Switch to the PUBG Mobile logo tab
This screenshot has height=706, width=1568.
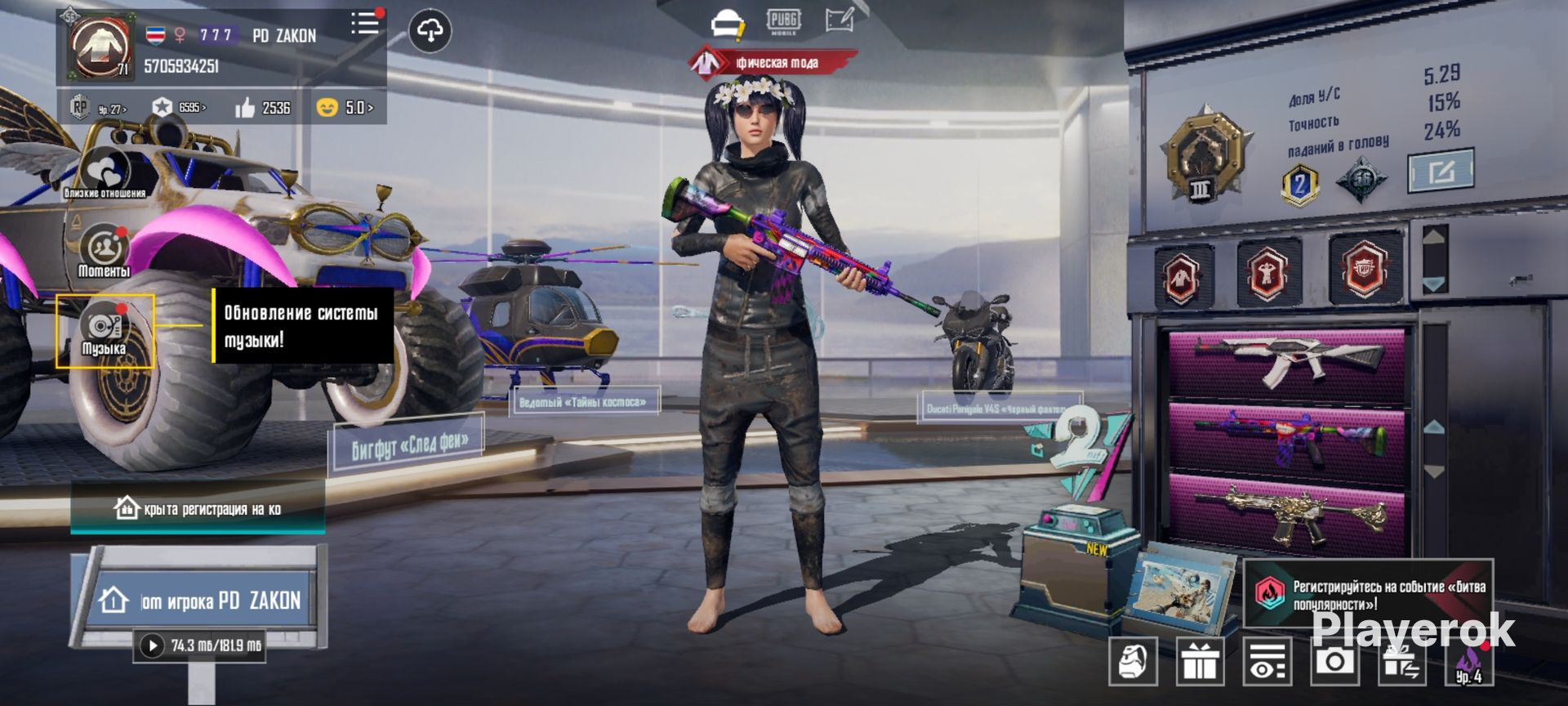point(783,21)
